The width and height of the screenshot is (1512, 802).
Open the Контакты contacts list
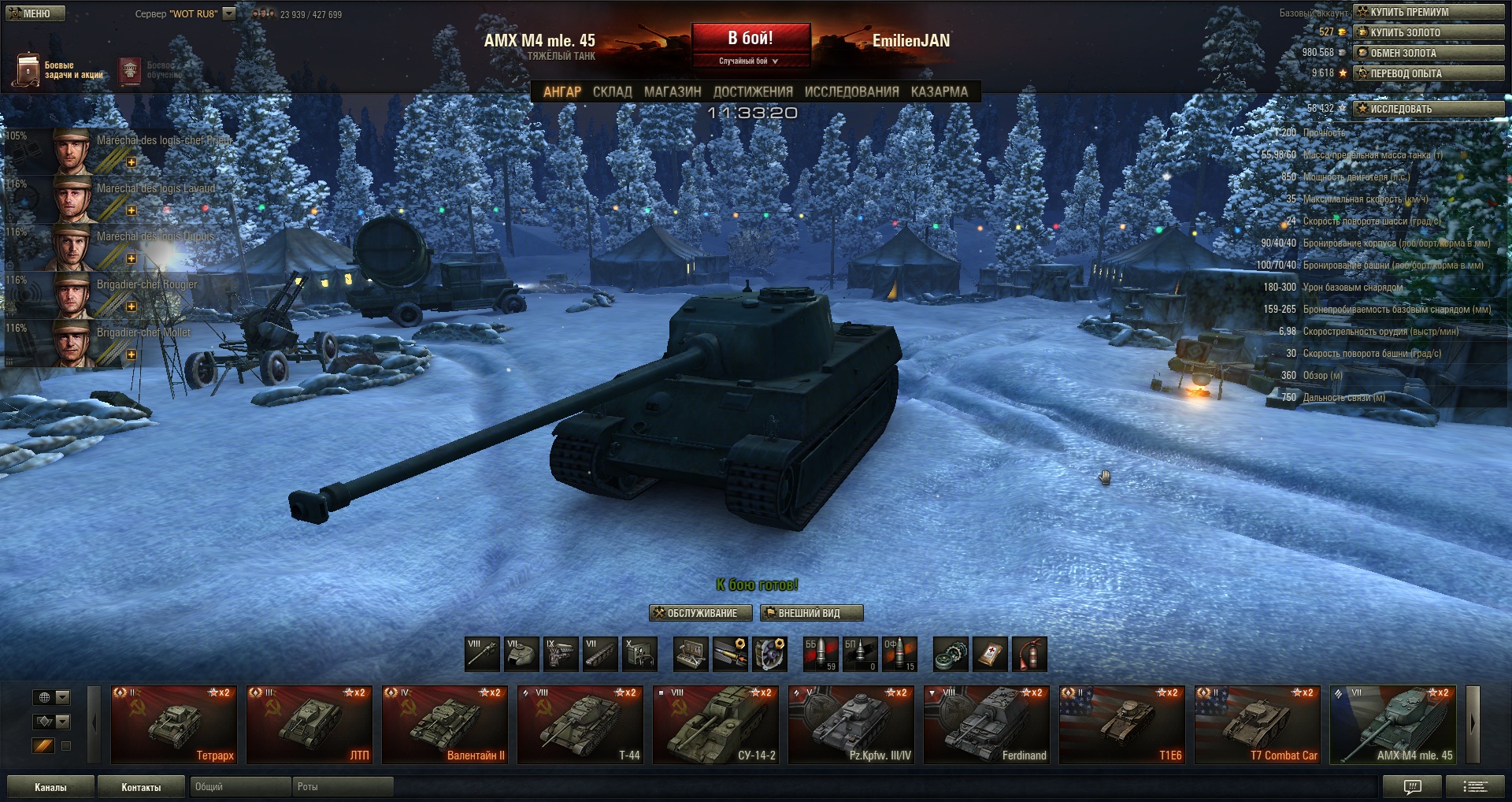[141, 787]
